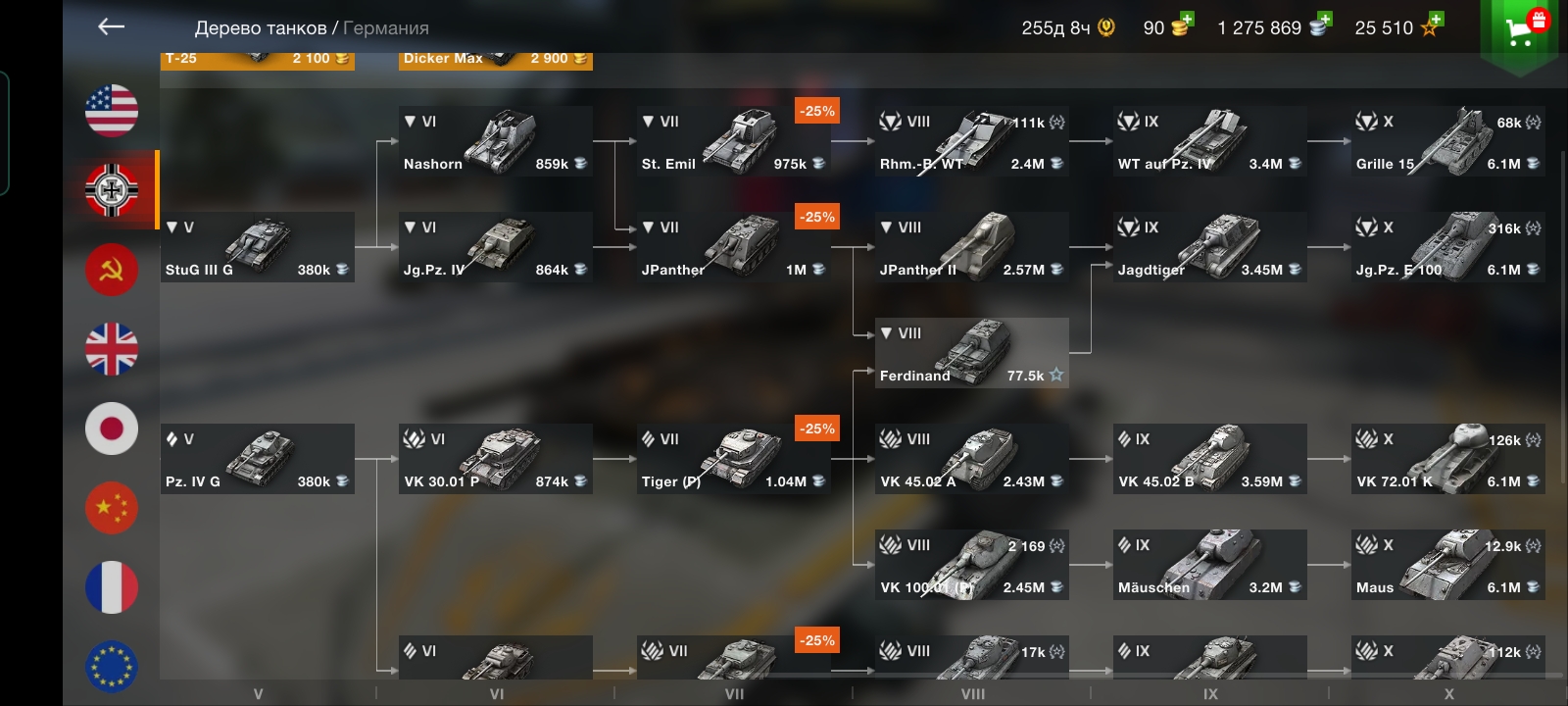Choose the Ferdinand tank node
The width and height of the screenshot is (1568, 706).
[x=971, y=353]
